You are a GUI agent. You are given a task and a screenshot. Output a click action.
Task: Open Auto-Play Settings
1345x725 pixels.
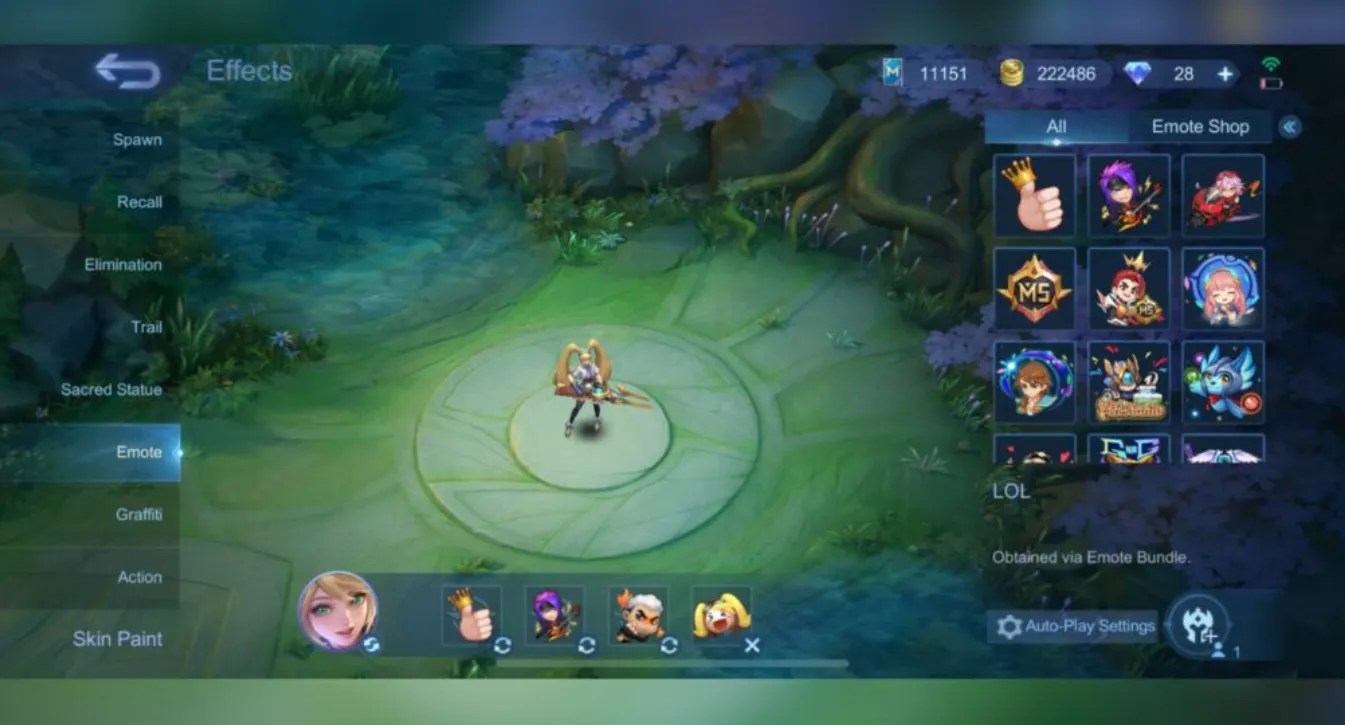(1073, 626)
